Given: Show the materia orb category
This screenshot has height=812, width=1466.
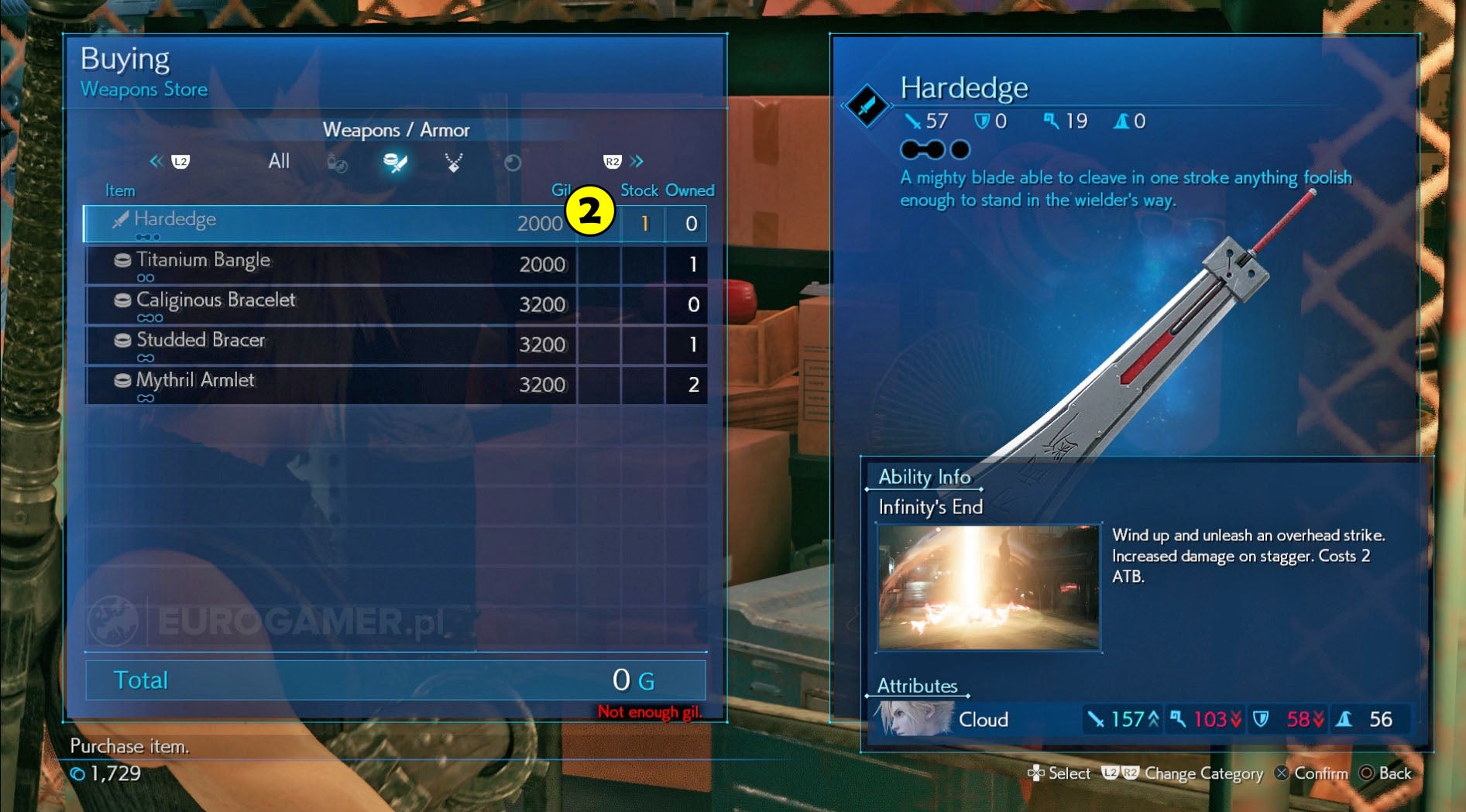Looking at the screenshot, I should pyautogui.click(x=513, y=163).
